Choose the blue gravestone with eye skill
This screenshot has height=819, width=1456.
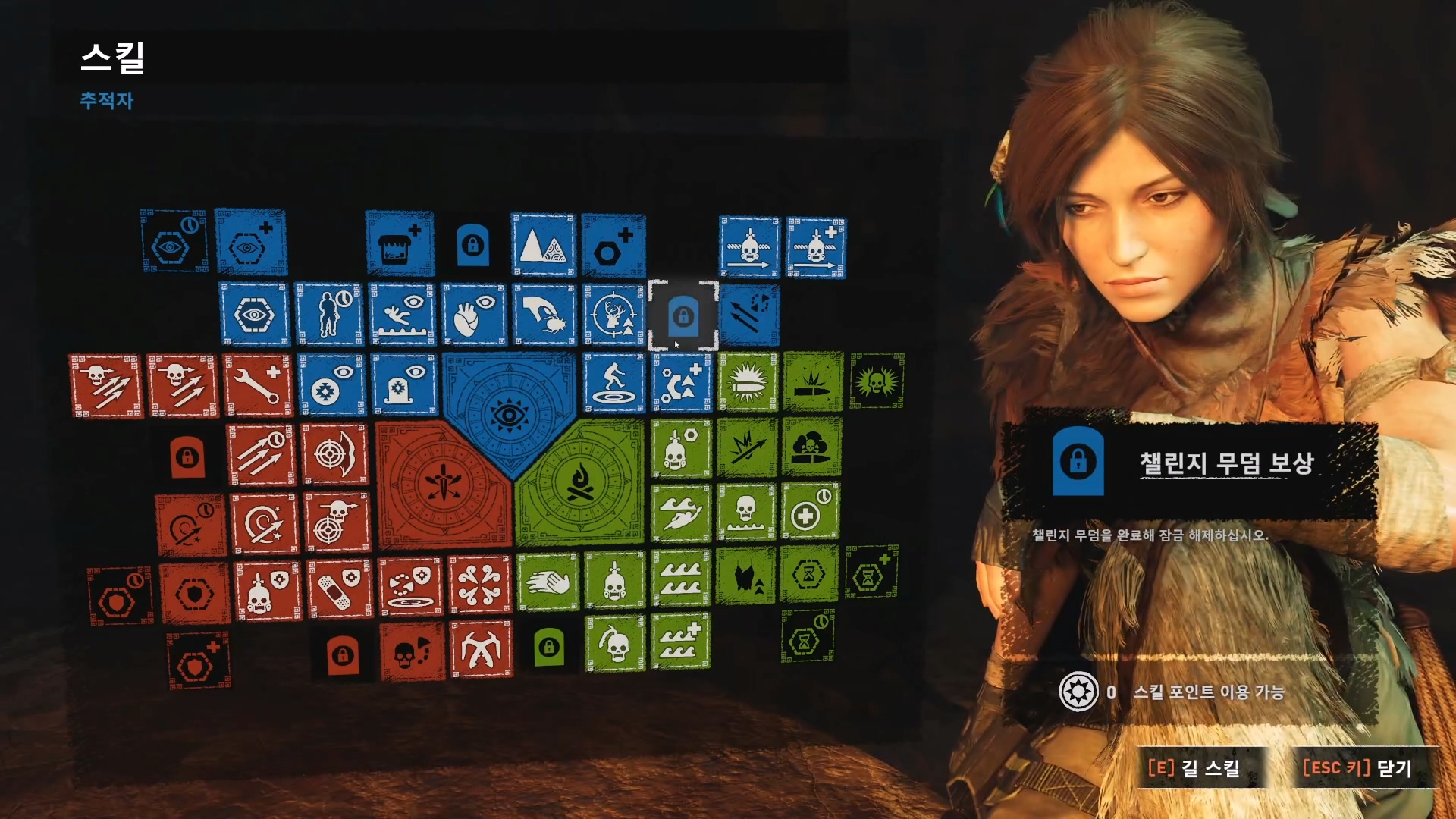click(x=404, y=384)
